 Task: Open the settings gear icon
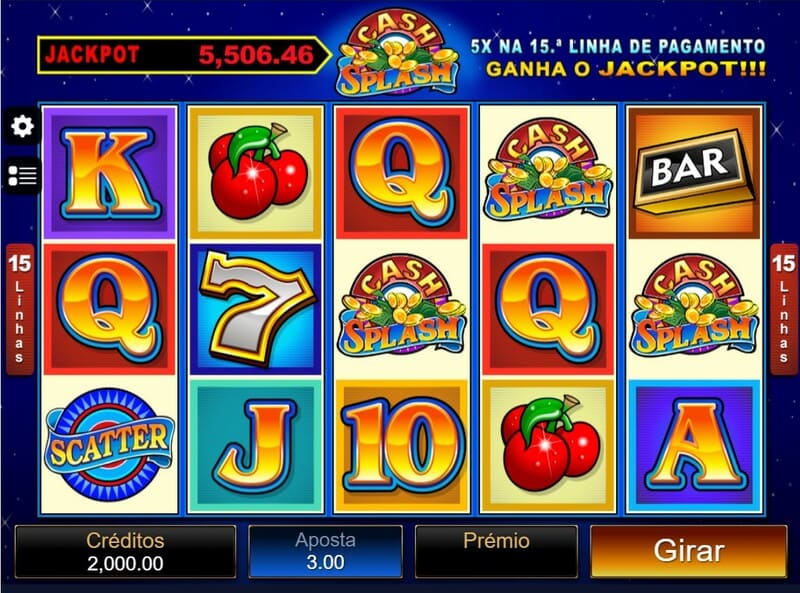(21, 126)
